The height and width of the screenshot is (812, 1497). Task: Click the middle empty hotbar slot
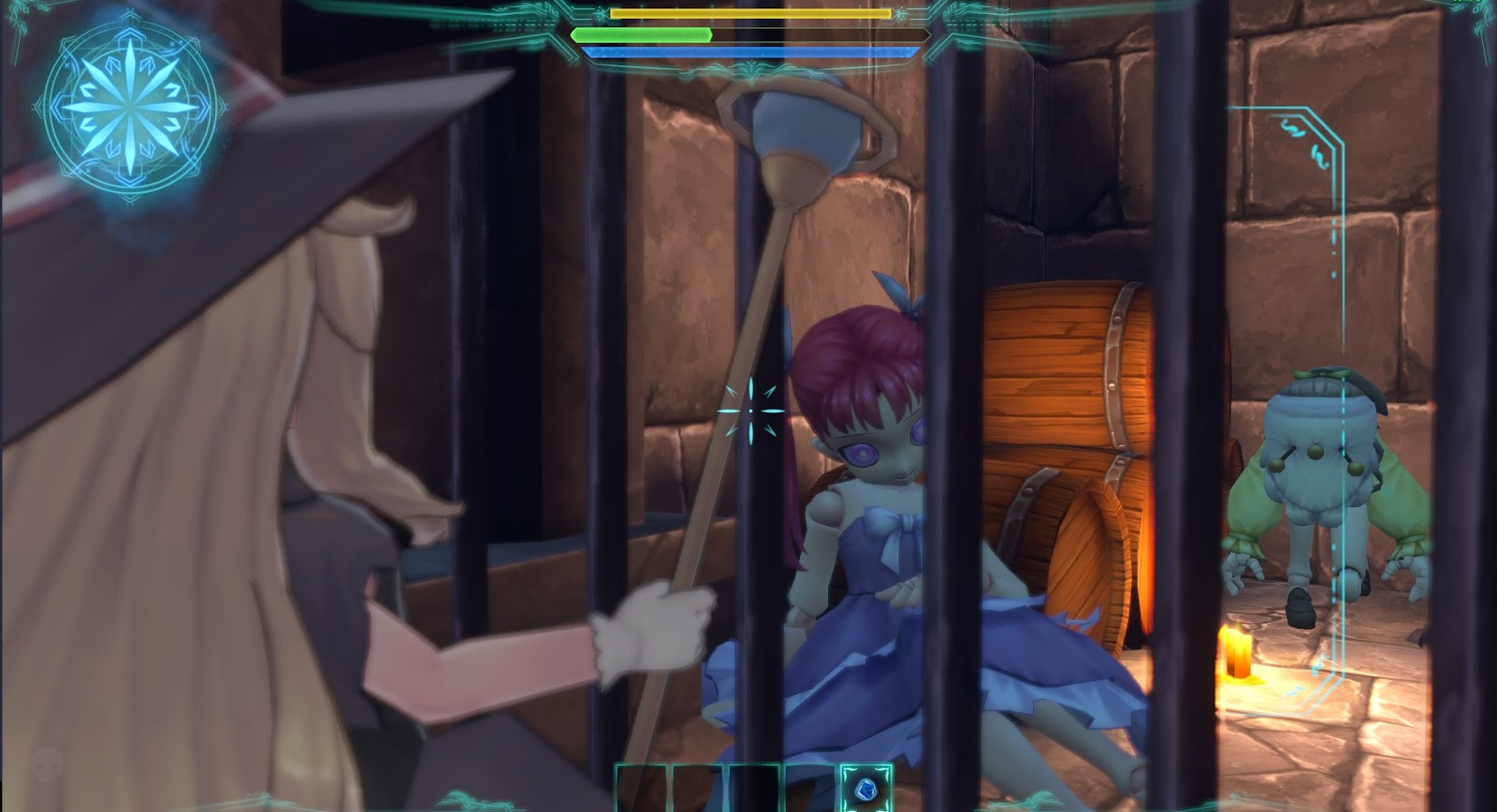753,789
